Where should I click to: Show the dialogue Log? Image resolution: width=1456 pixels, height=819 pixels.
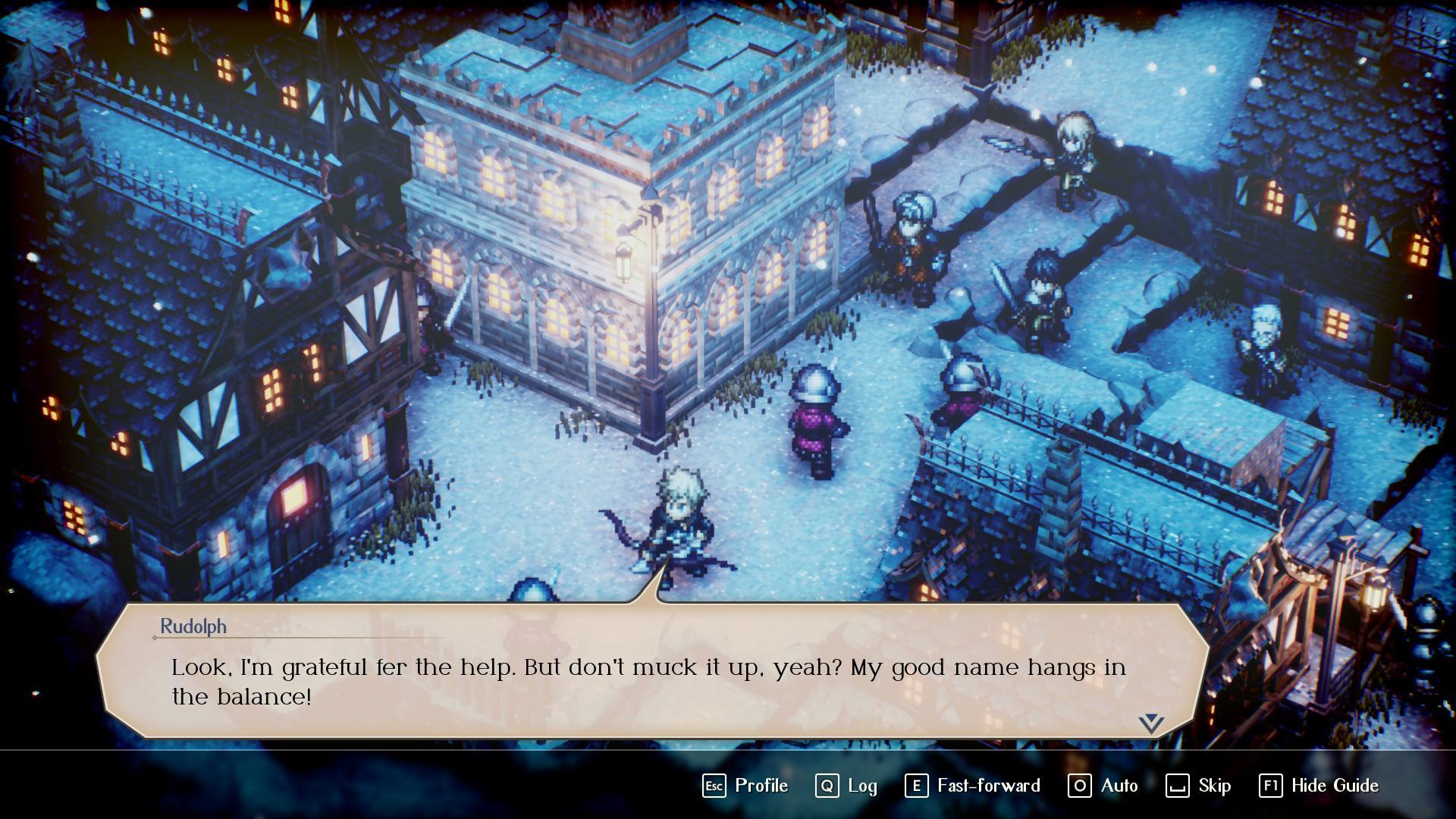pyautogui.click(x=846, y=786)
